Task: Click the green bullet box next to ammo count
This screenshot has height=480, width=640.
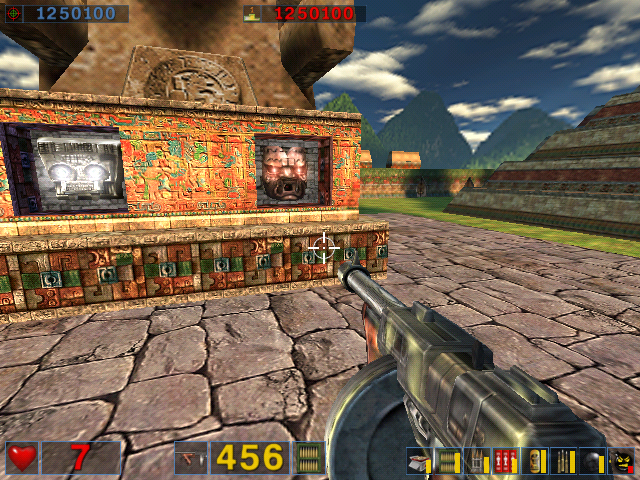Action: [x=310, y=458]
